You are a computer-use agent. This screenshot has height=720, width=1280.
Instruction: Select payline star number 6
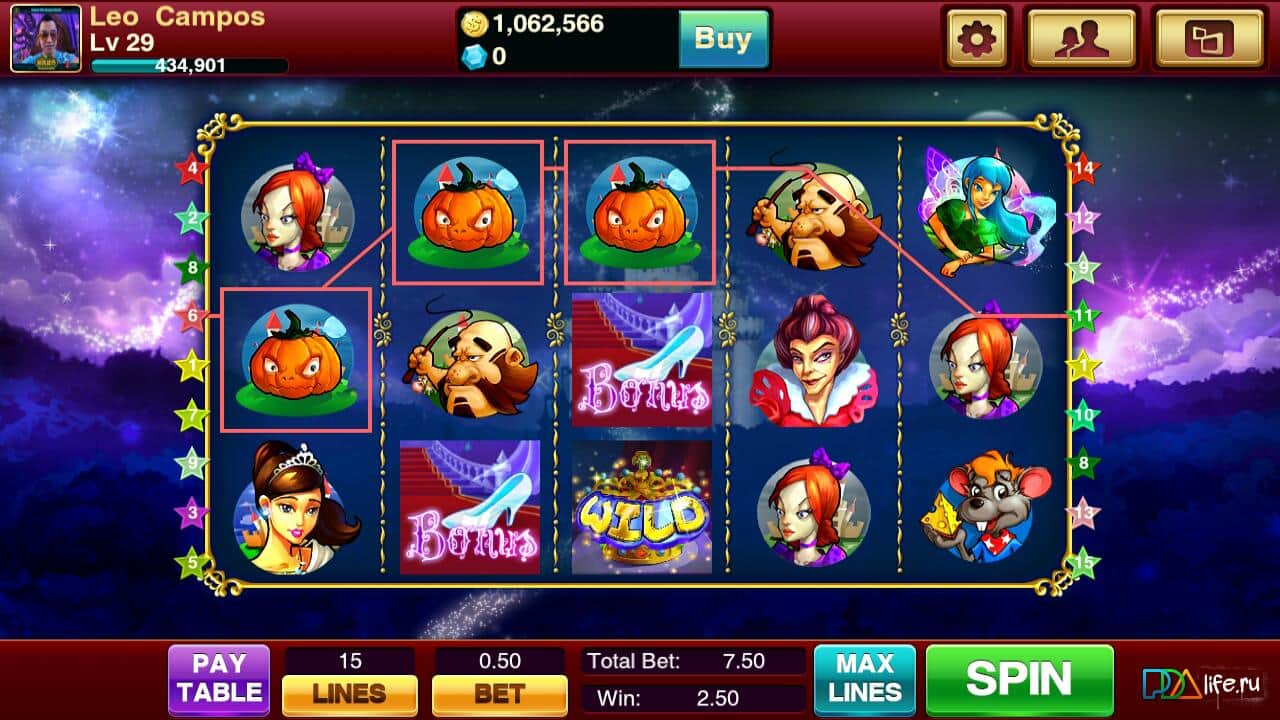191,317
